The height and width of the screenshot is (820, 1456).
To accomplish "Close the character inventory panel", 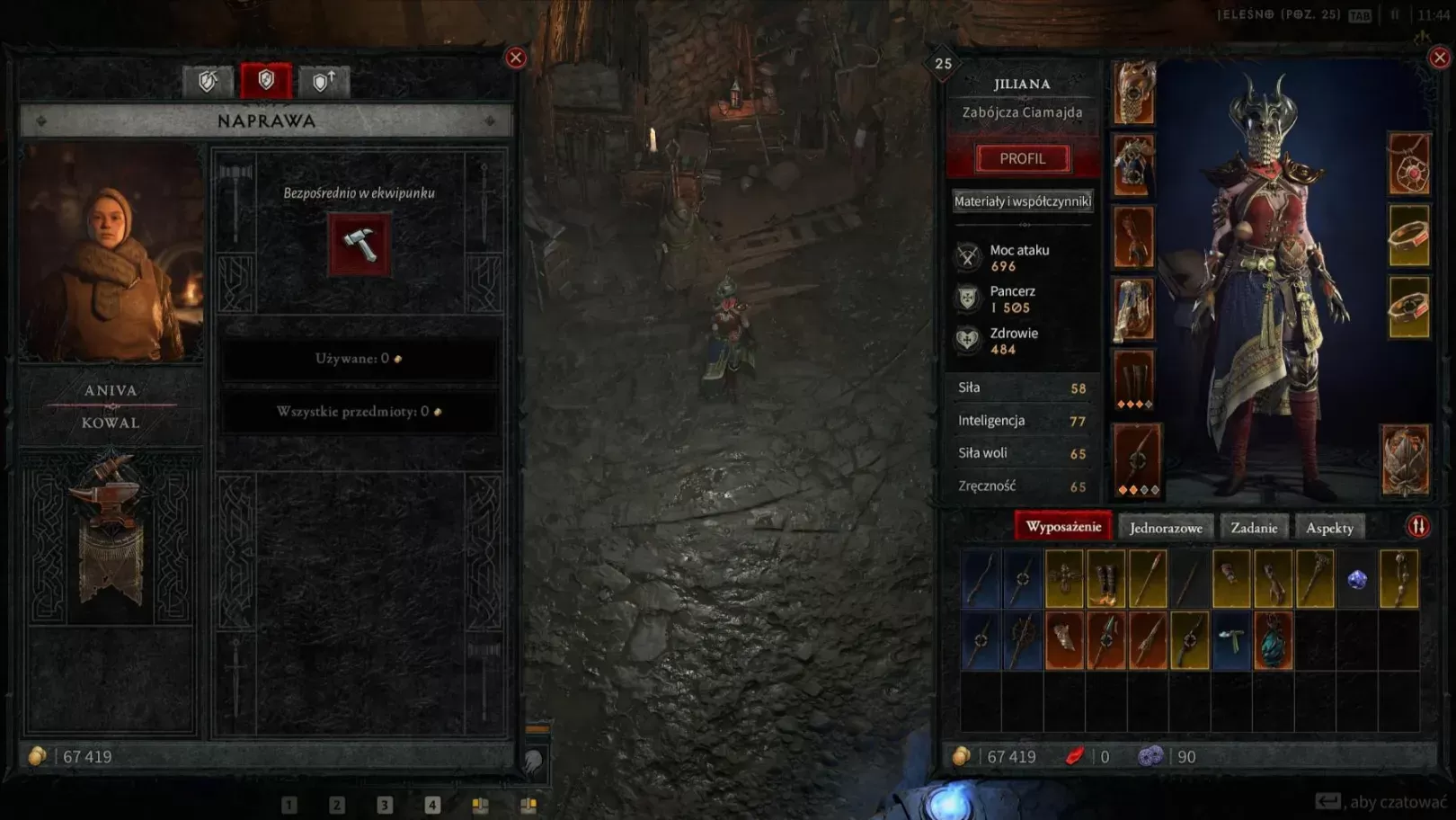I will (x=1439, y=58).
